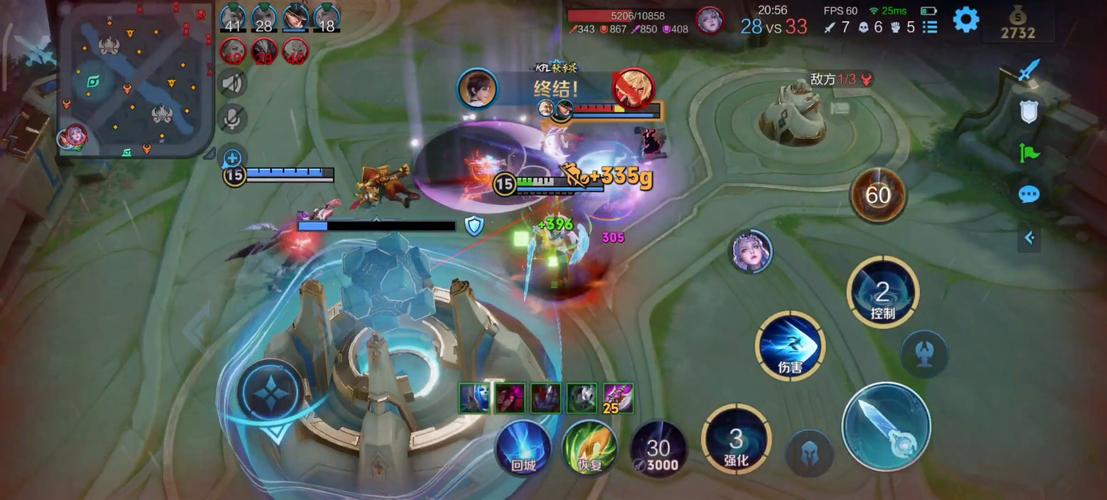Screen dimensions: 1107x500
Task: Toggle the speaker voice icon
Action: pos(233,83)
